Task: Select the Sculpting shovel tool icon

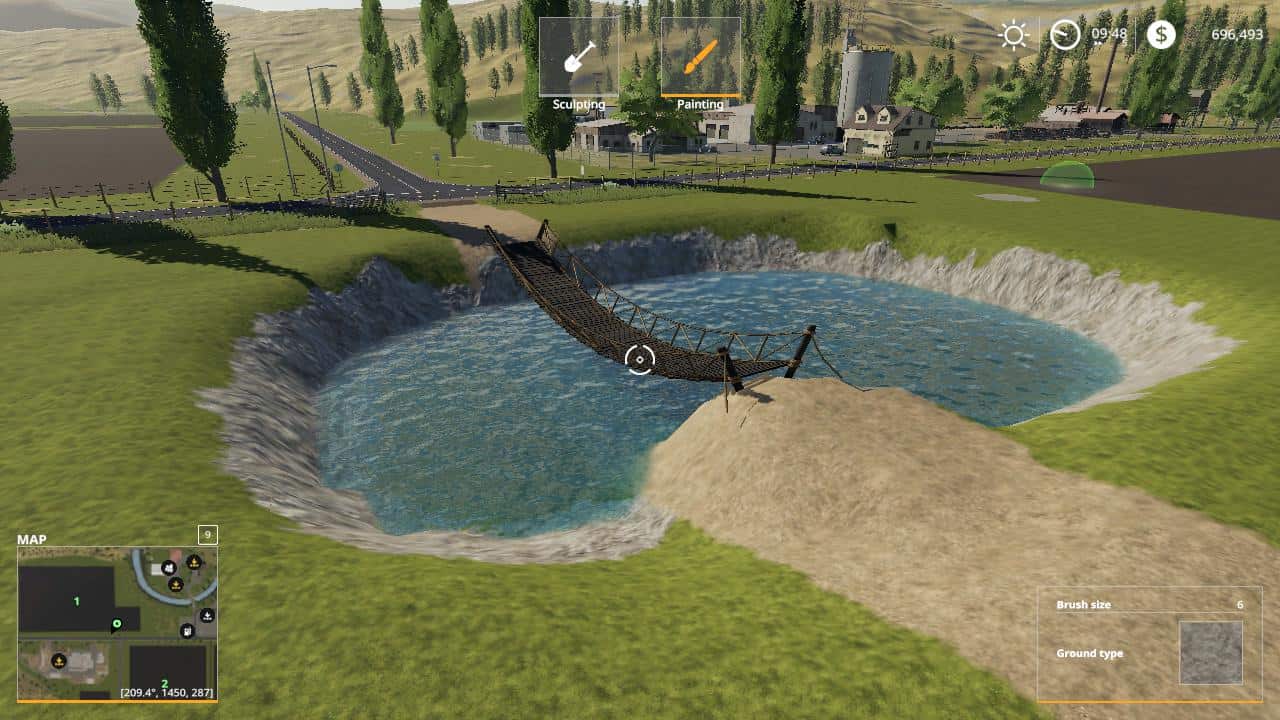Action: (580, 55)
